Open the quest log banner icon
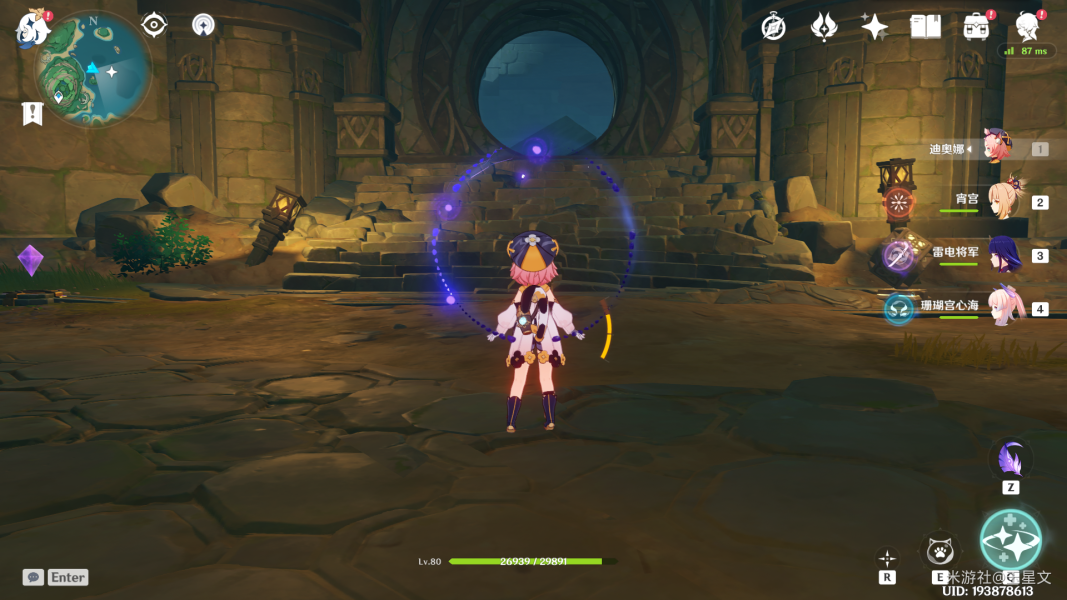Screen dimensions: 1067x600 point(32,113)
